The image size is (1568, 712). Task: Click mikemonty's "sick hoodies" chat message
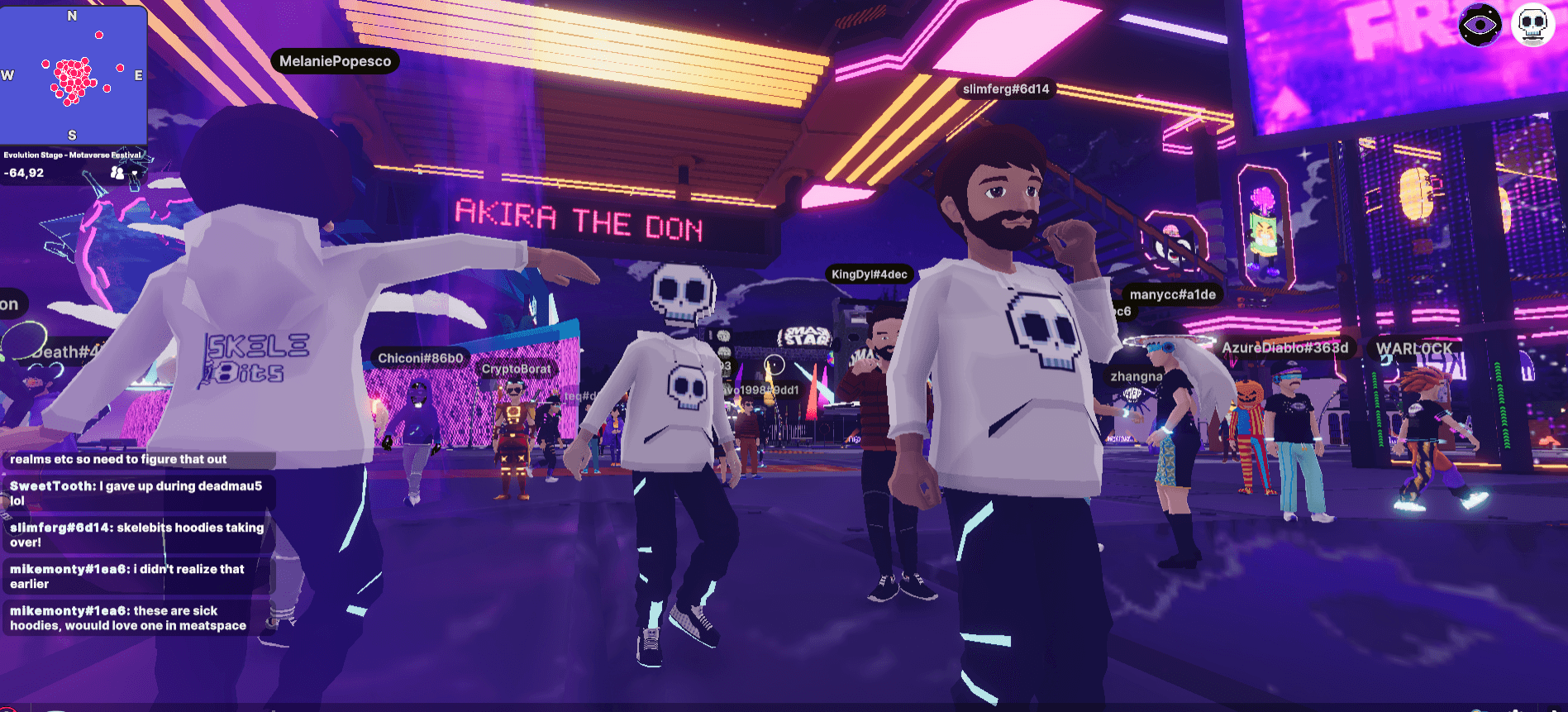[132, 618]
